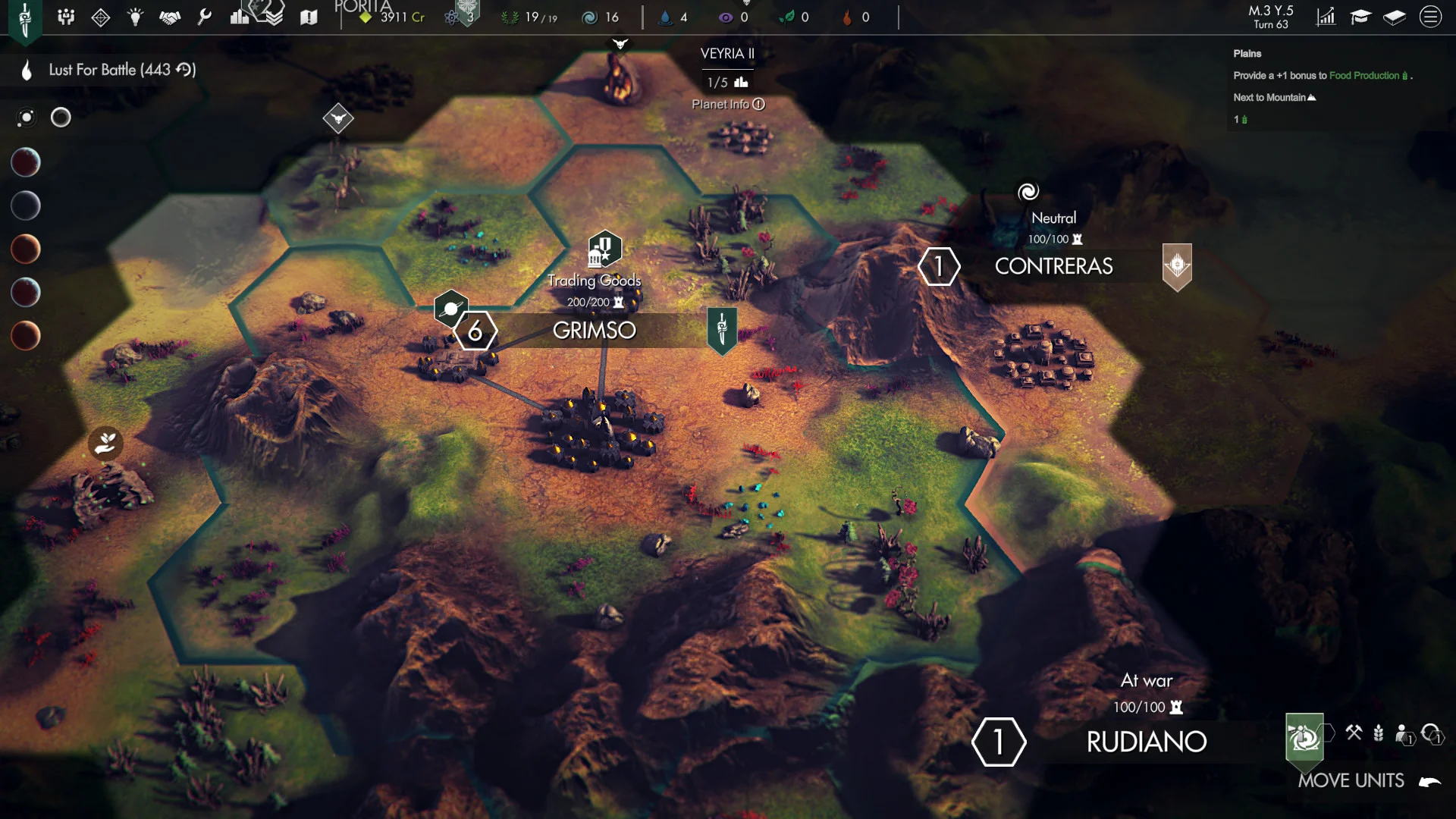
Task: Click the Lust For Battle quest tracker
Action: coord(121,70)
